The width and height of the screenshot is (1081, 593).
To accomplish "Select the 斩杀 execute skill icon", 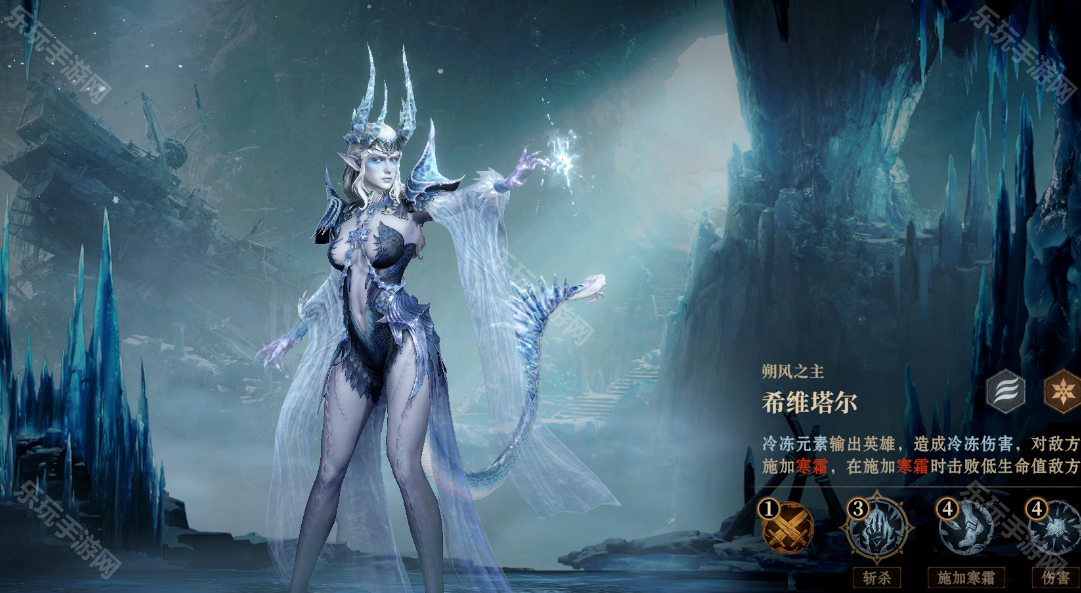I will tap(877, 528).
